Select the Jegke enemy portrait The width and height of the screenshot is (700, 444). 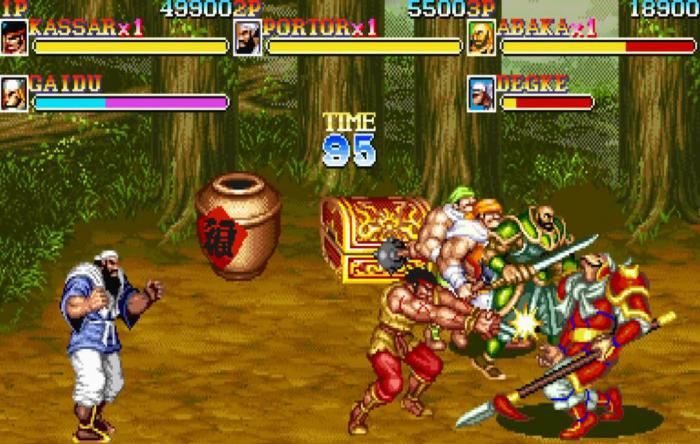(x=482, y=93)
